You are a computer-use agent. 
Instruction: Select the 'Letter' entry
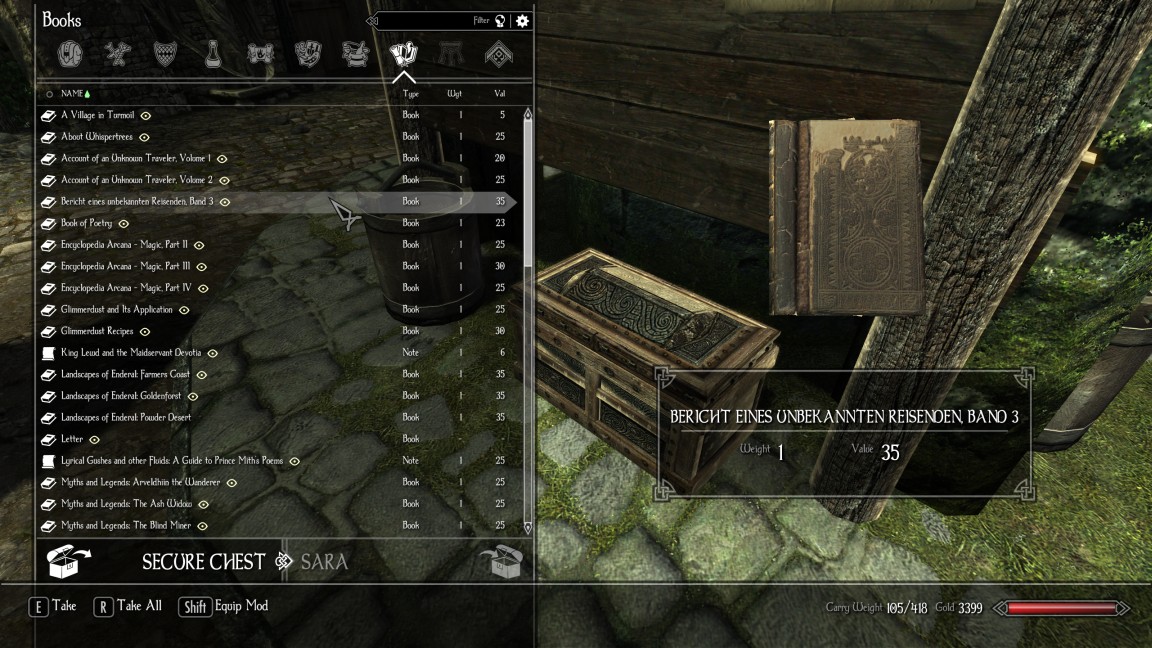click(x=72, y=439)
